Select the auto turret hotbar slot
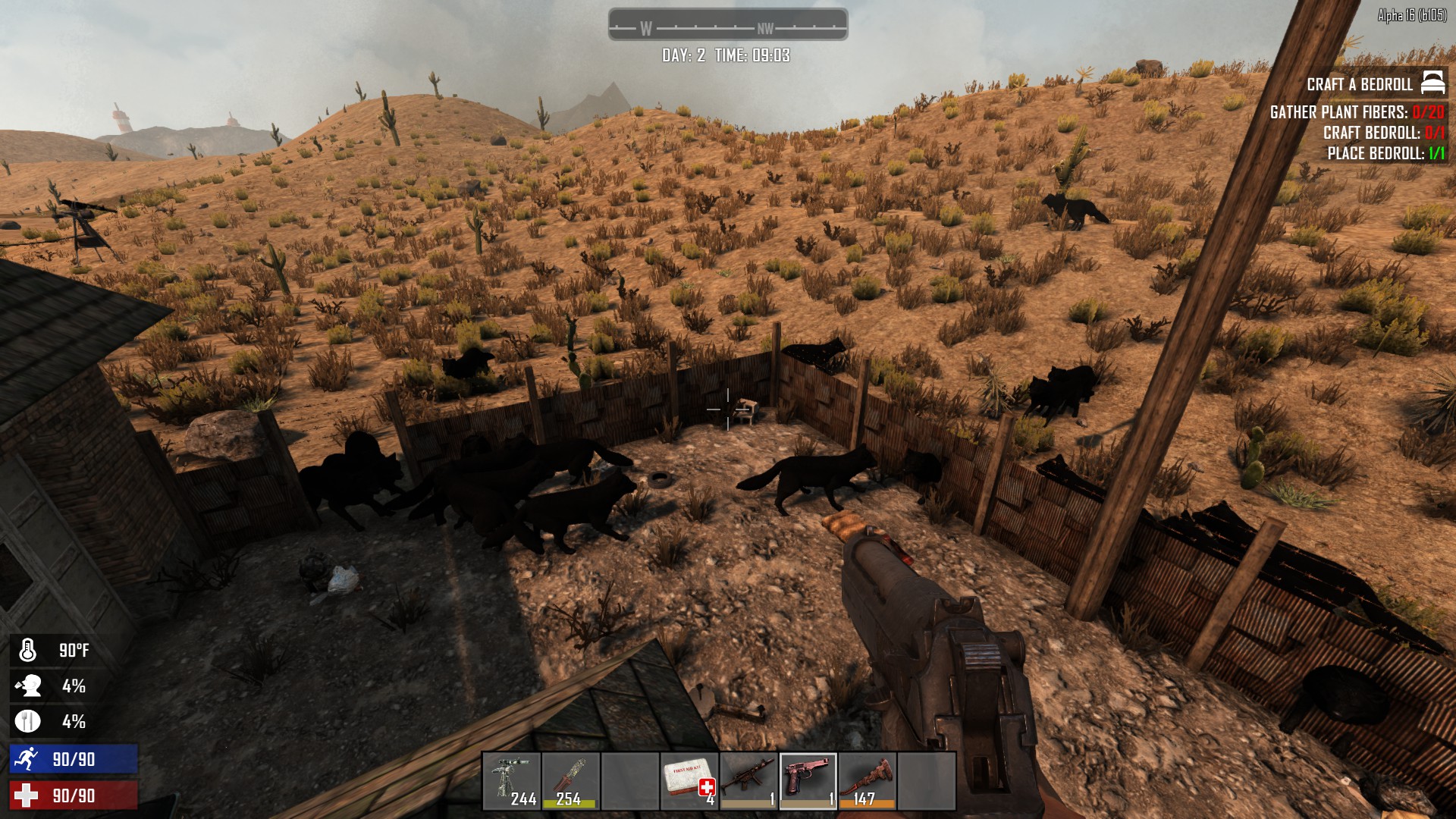Image resolution: width=1456 pixels, height=819 pixels. pos(512,781)
